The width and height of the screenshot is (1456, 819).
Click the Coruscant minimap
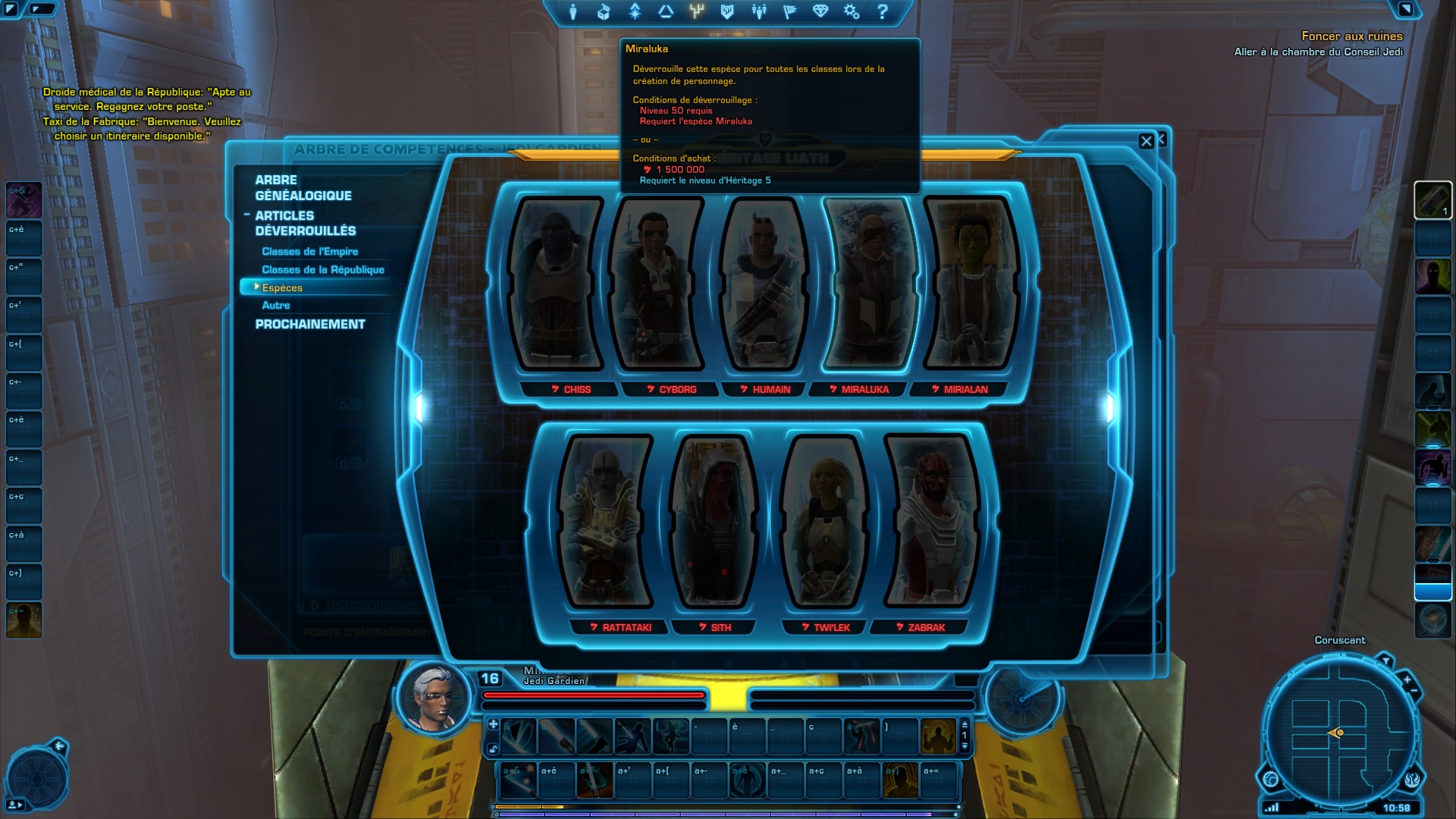[x=1338, y=733]
